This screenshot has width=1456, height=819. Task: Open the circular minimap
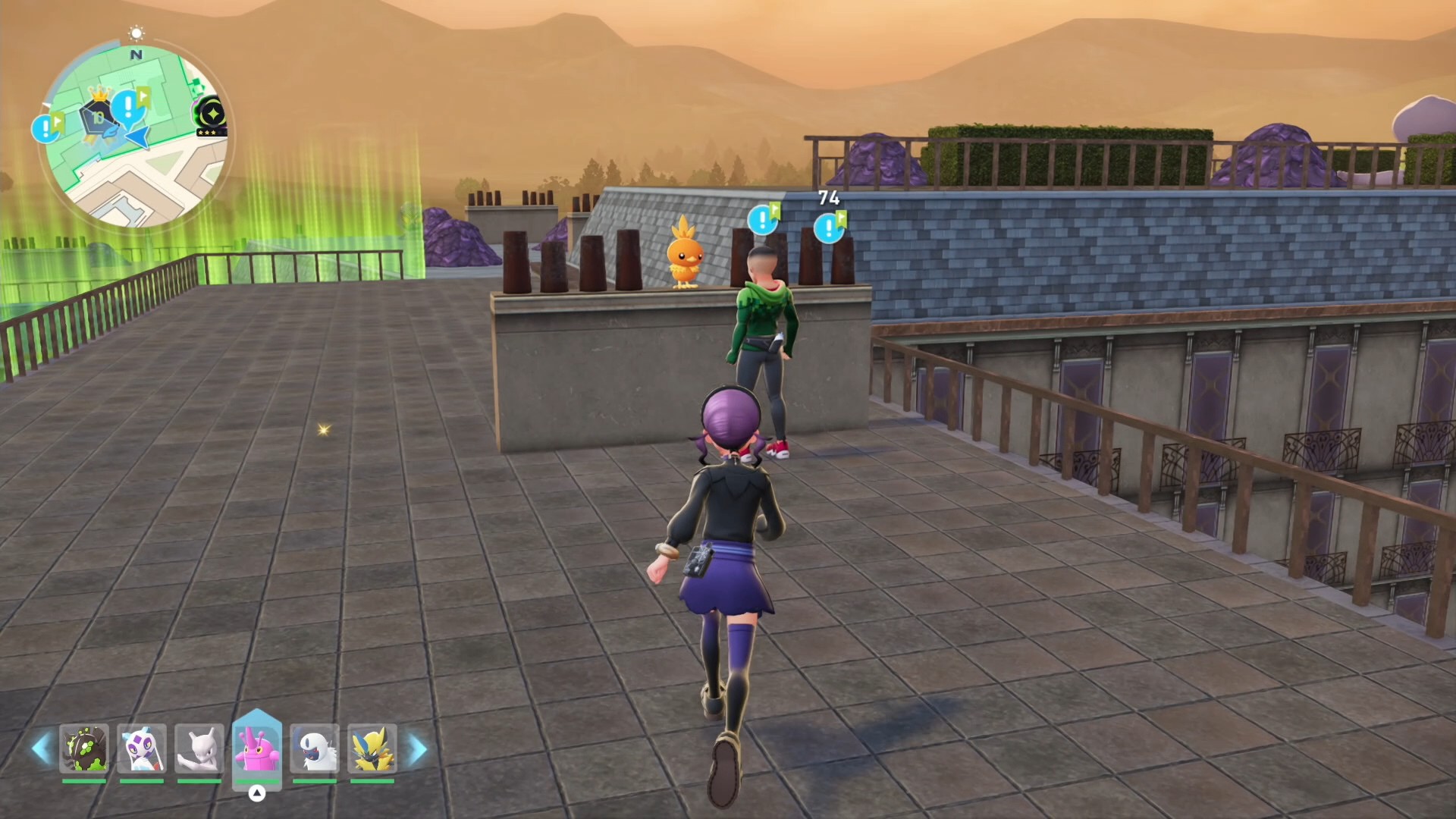pos(136,136)
